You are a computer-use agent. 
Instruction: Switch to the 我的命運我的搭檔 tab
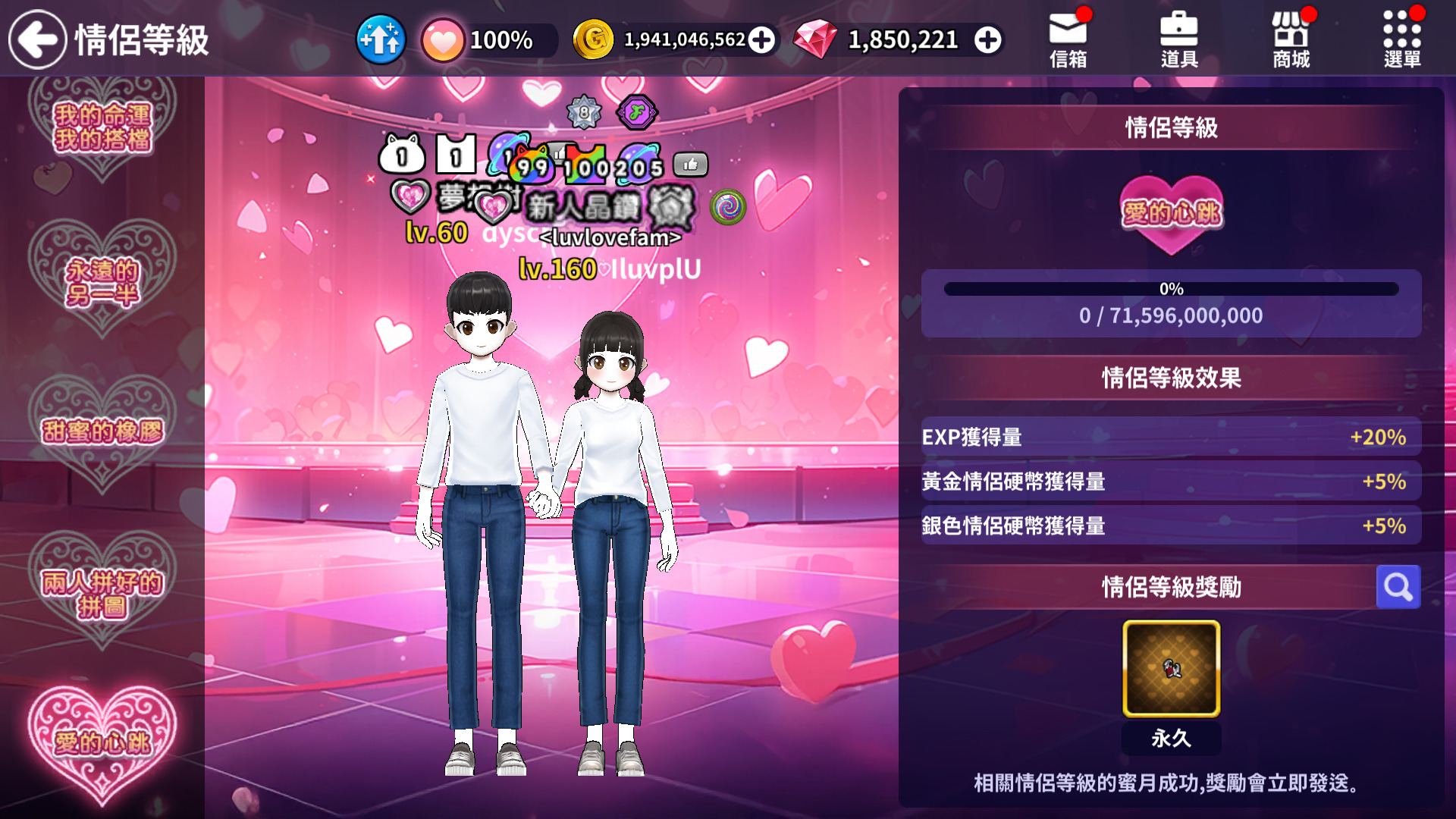coord(103,126)
